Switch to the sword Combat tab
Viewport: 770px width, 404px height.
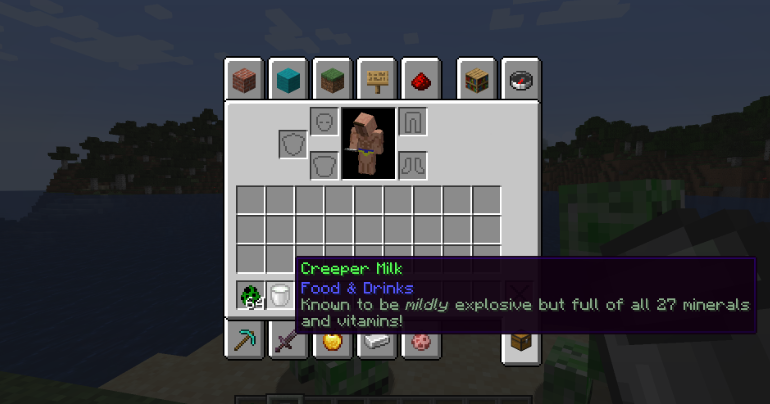click(288, 342)
